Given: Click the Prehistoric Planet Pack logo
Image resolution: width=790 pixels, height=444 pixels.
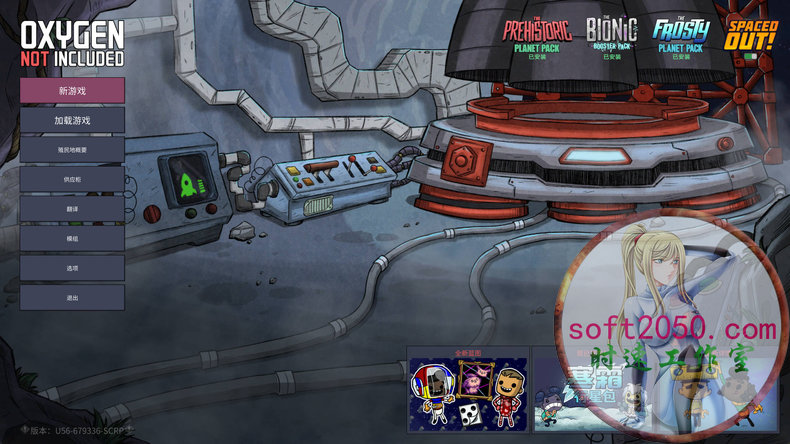Looking at the screenshot, I should pyautogui.click(x=538, y=34).
